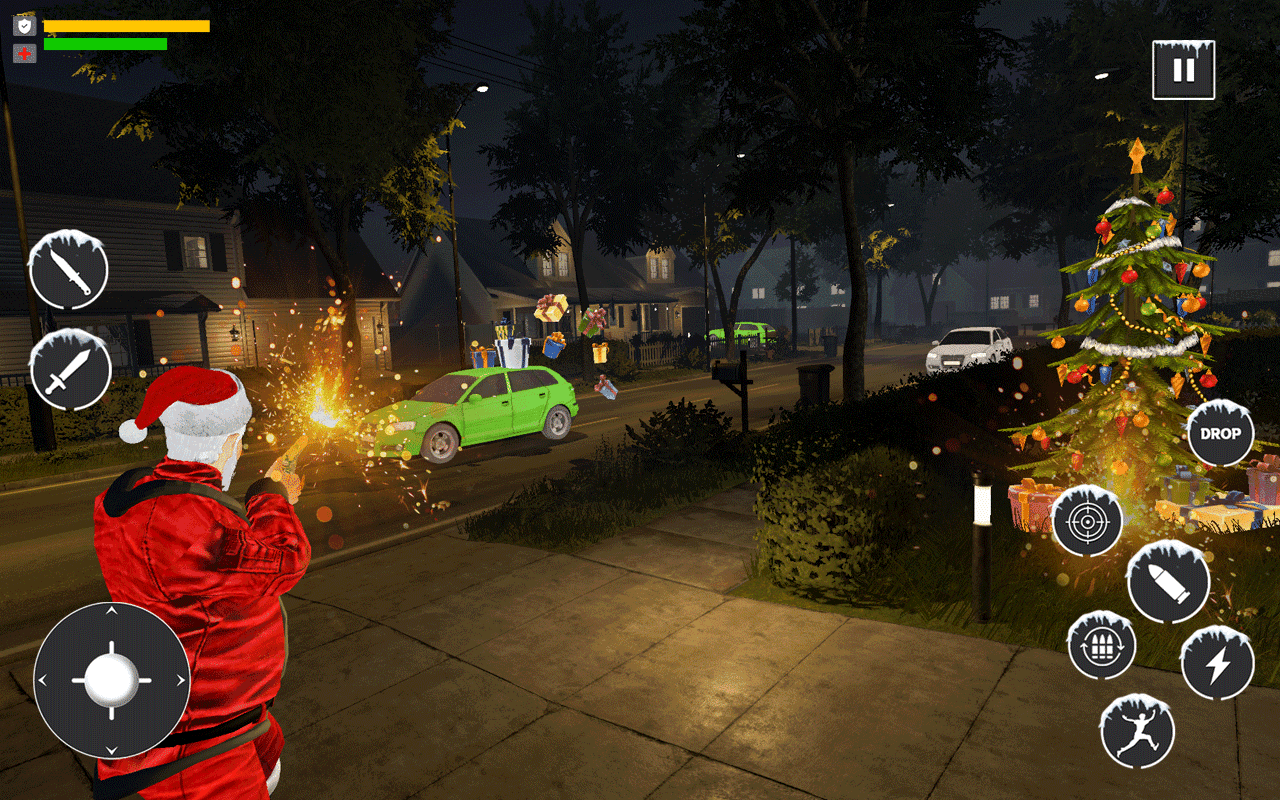Tap the running figure sprint button
Viewport: 1280px width, 800px height.
(1137, 731)
